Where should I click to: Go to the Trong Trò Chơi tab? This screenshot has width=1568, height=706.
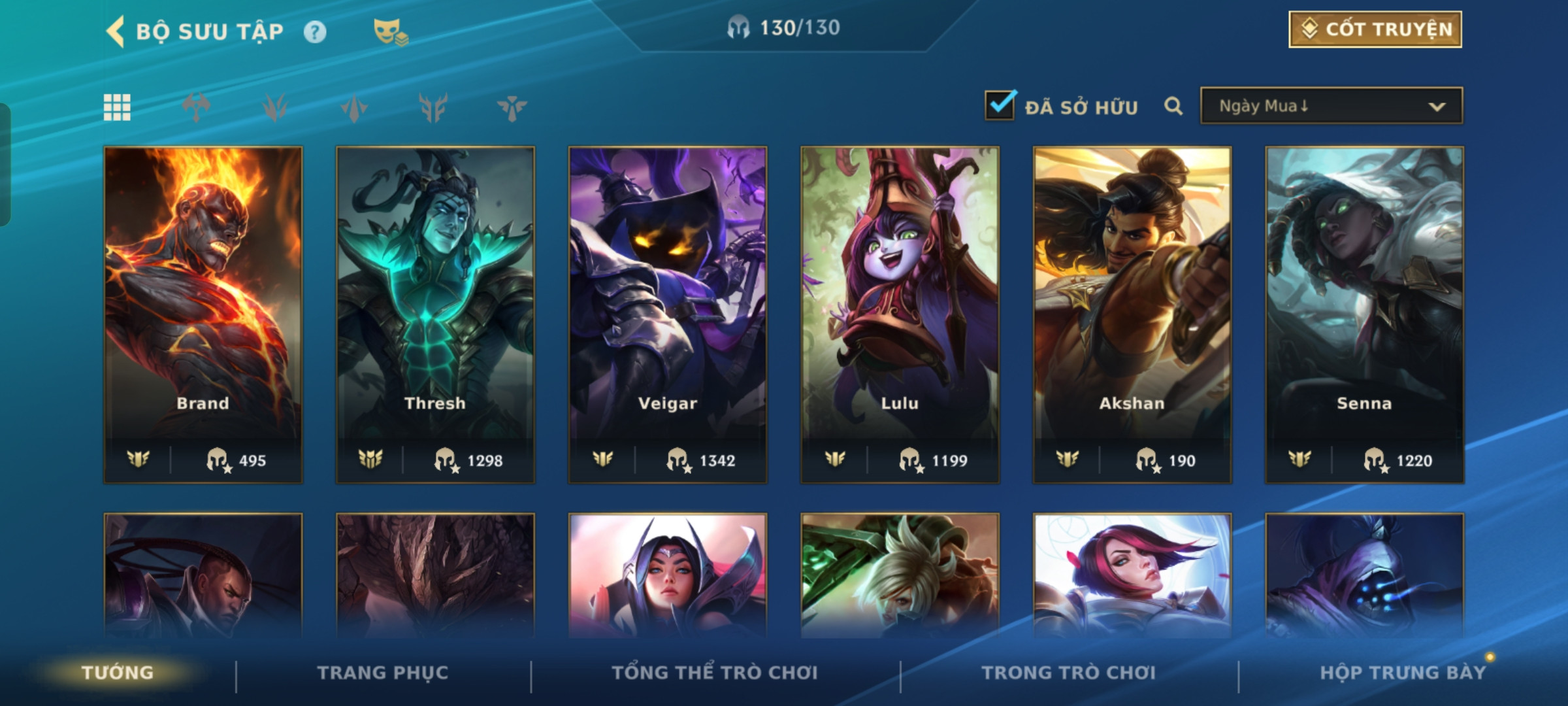1069,672
